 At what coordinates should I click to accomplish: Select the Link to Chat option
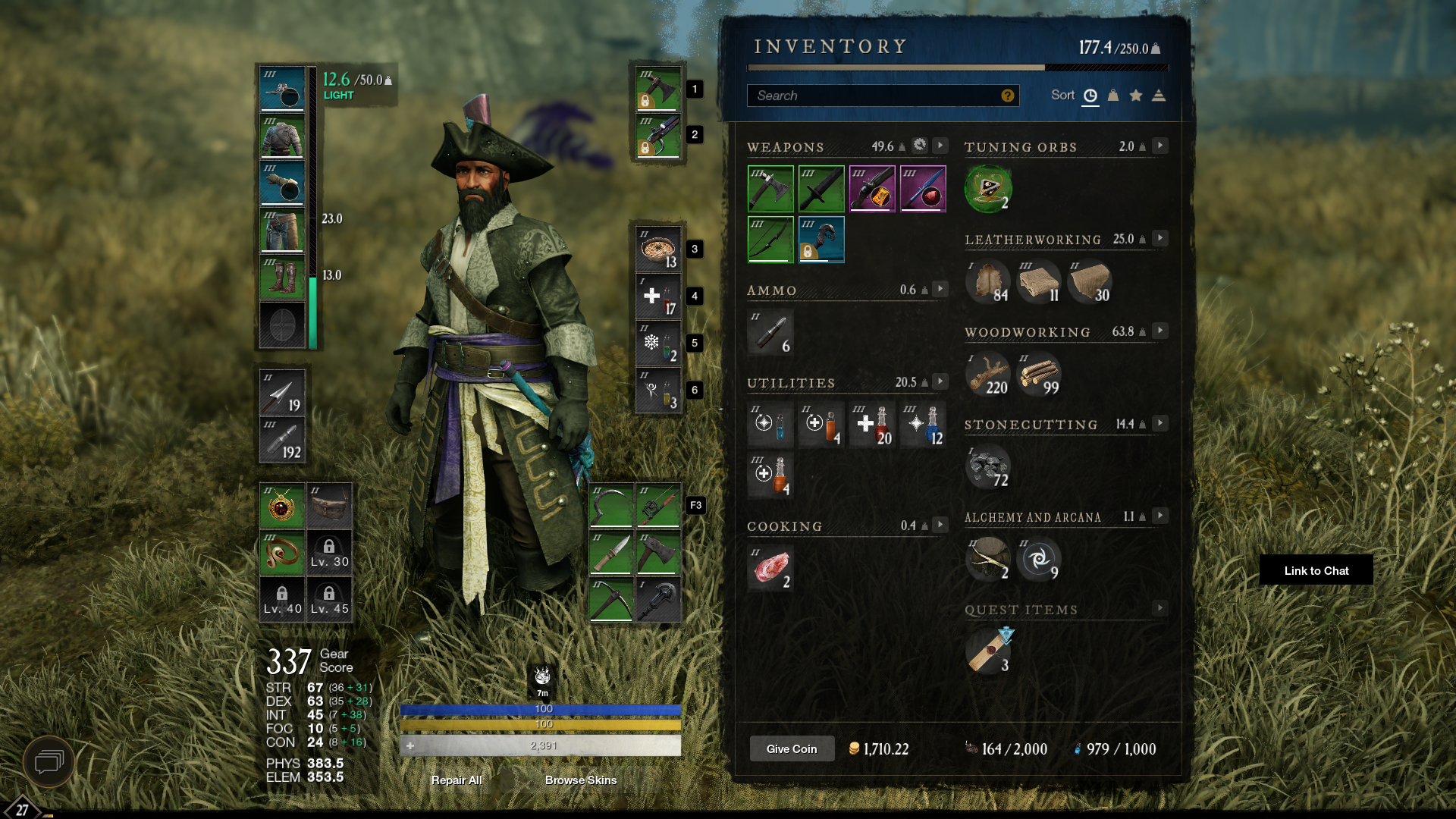[1316, 570]
